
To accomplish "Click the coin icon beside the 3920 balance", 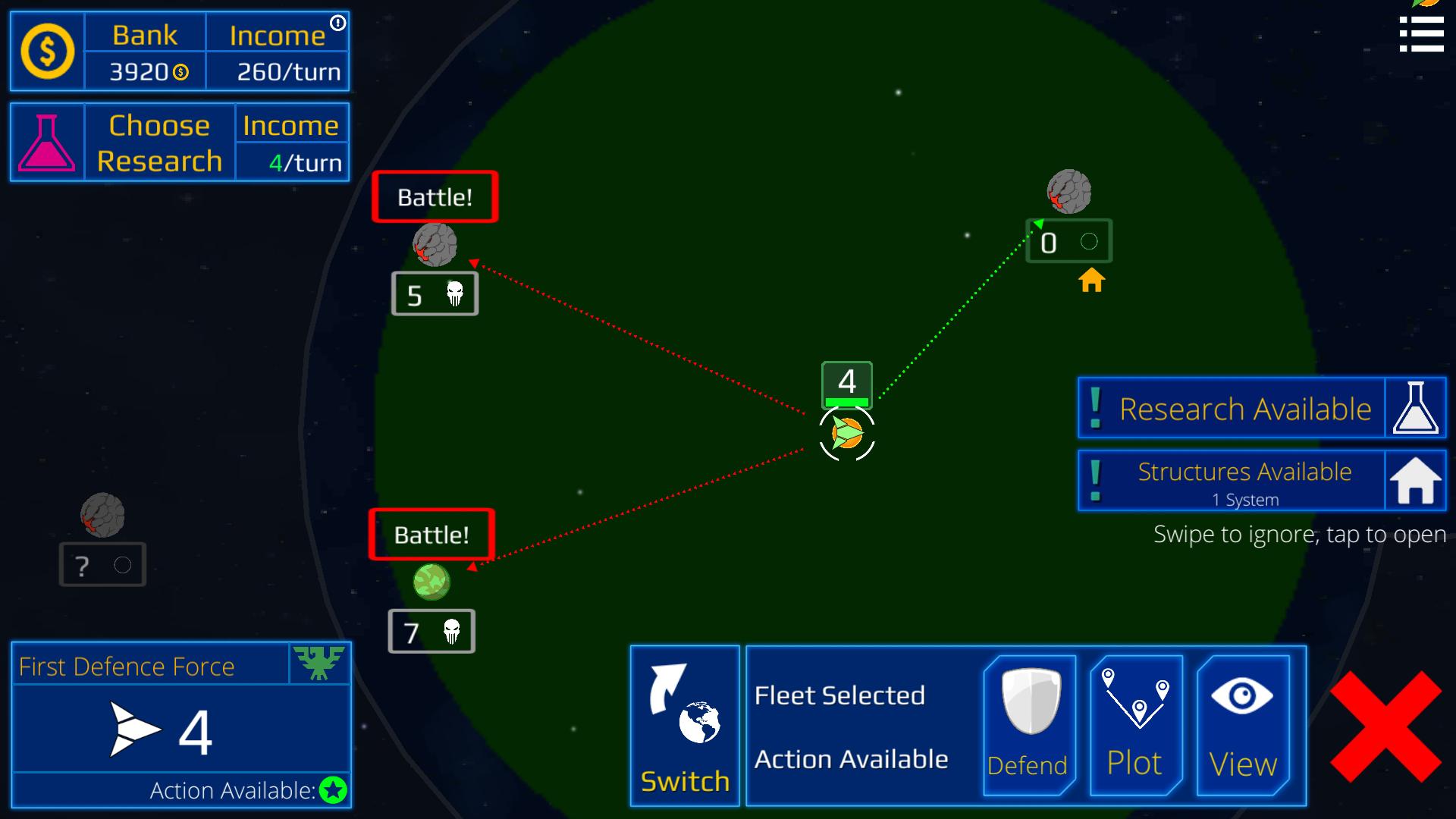I will pos(180,72).
